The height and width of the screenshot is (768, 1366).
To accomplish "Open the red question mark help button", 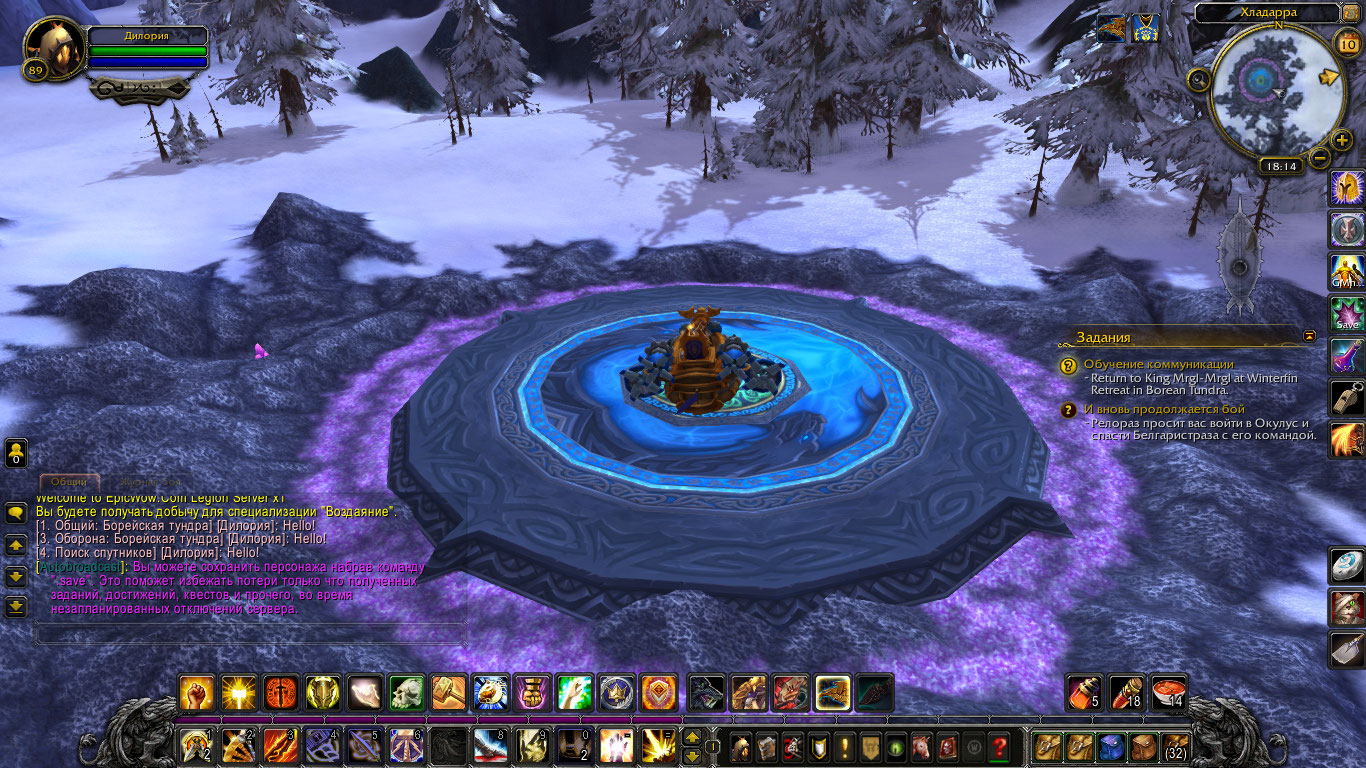I will point(999,746).
